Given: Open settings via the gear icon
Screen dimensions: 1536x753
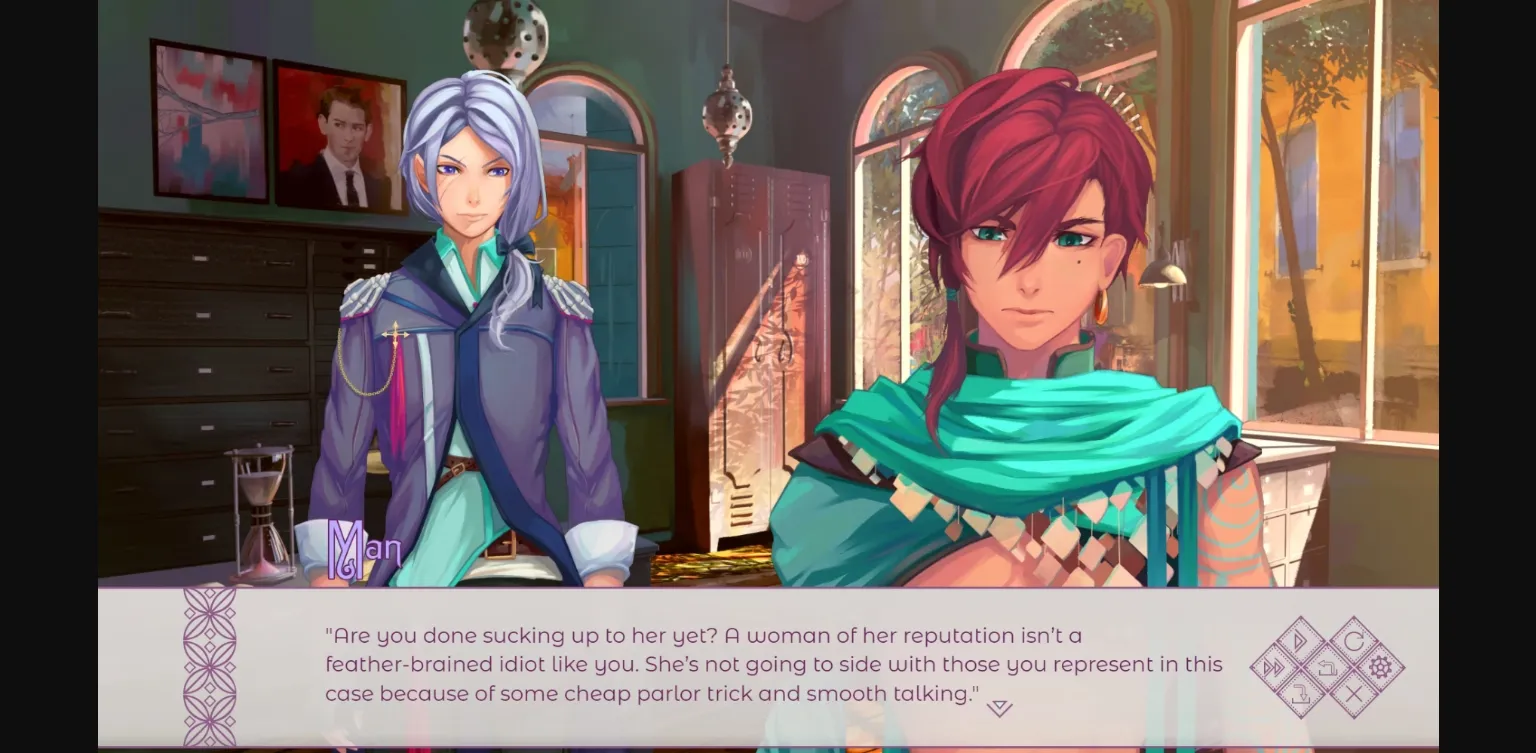Looking at the screenshot, I should (x=1380, y=667).
